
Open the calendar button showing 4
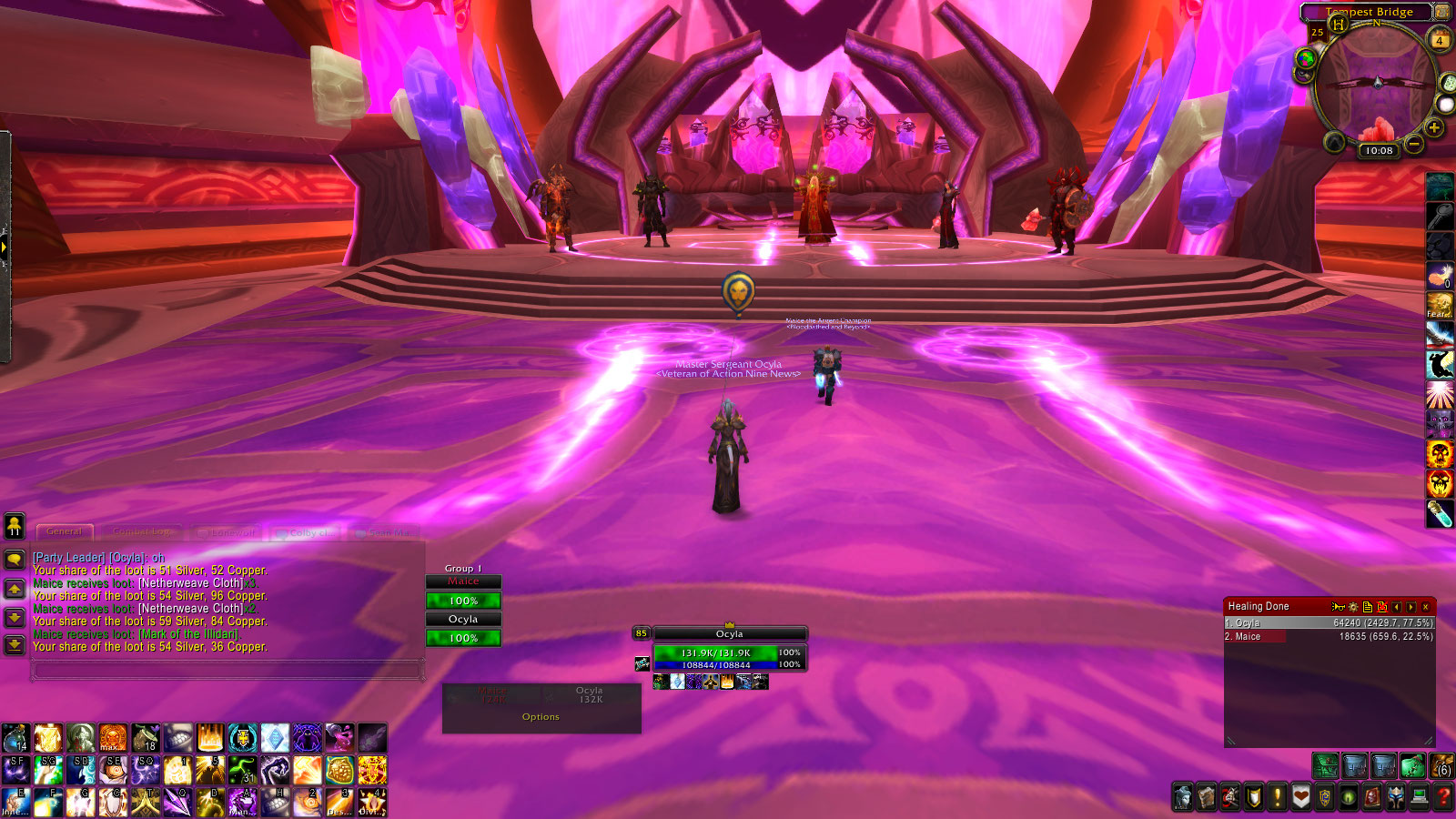(1440, 40)
